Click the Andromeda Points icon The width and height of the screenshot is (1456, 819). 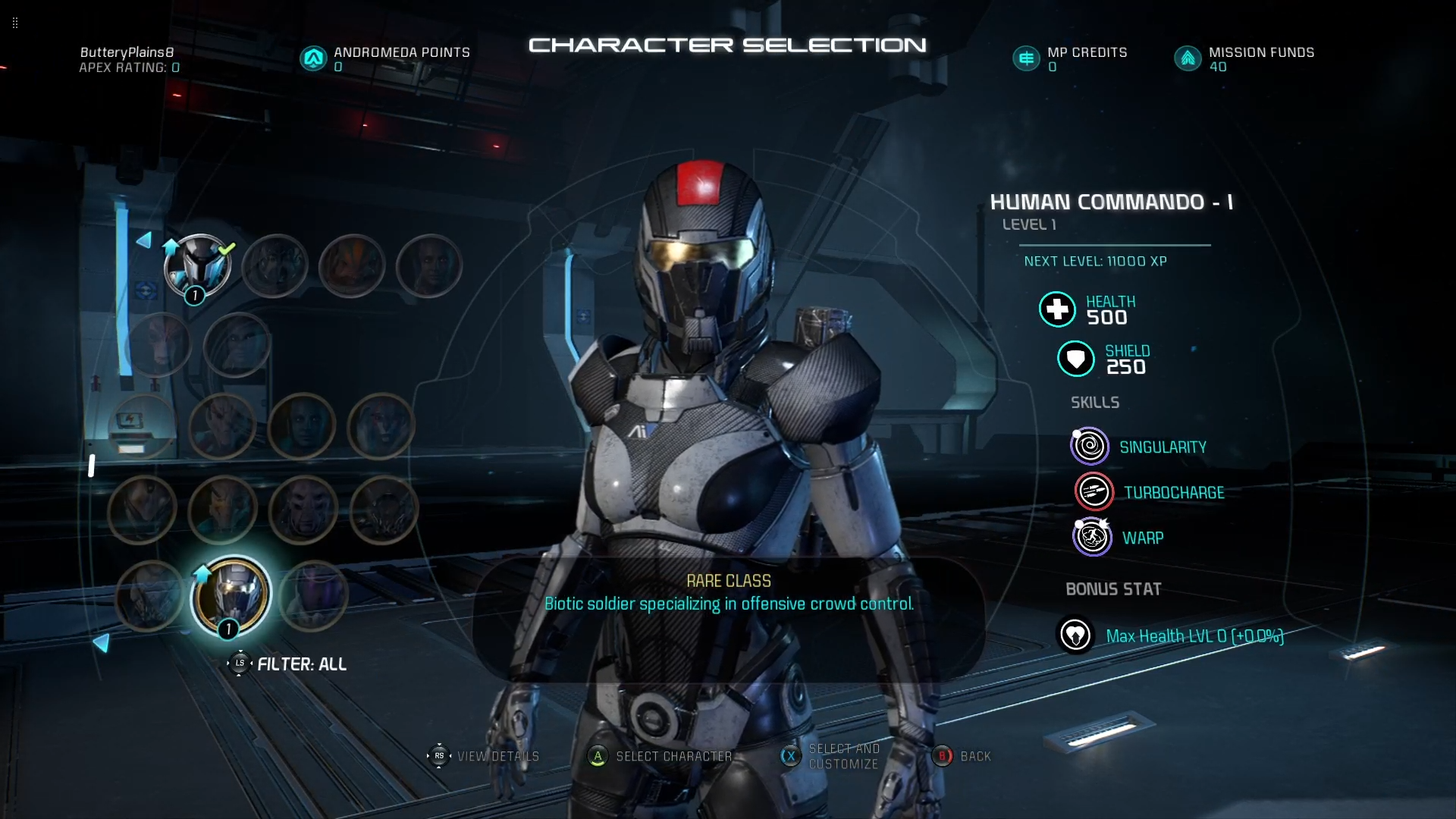pyautogui.click(x=313, y=58)
